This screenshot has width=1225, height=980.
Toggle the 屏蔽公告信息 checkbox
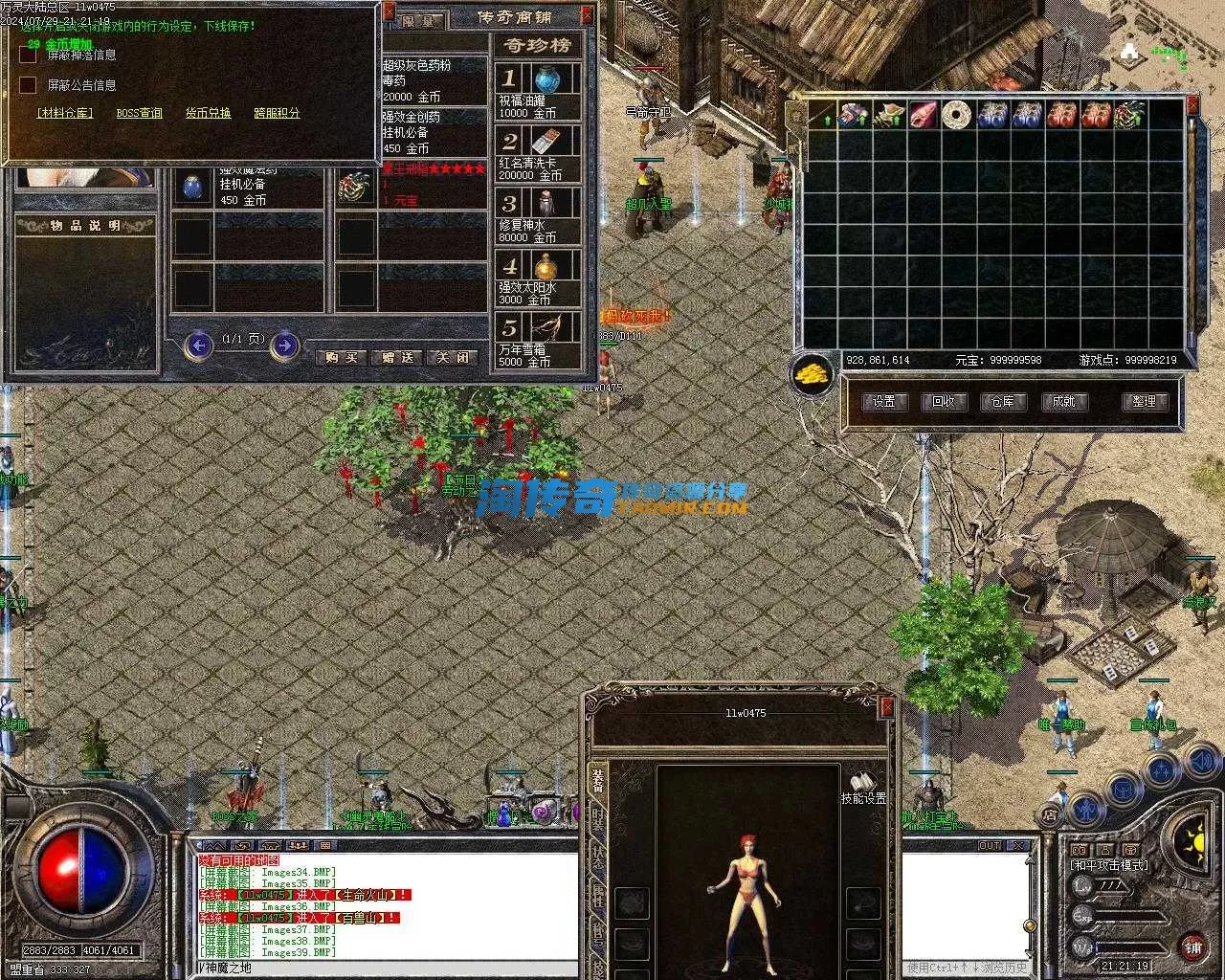point(28,85)
